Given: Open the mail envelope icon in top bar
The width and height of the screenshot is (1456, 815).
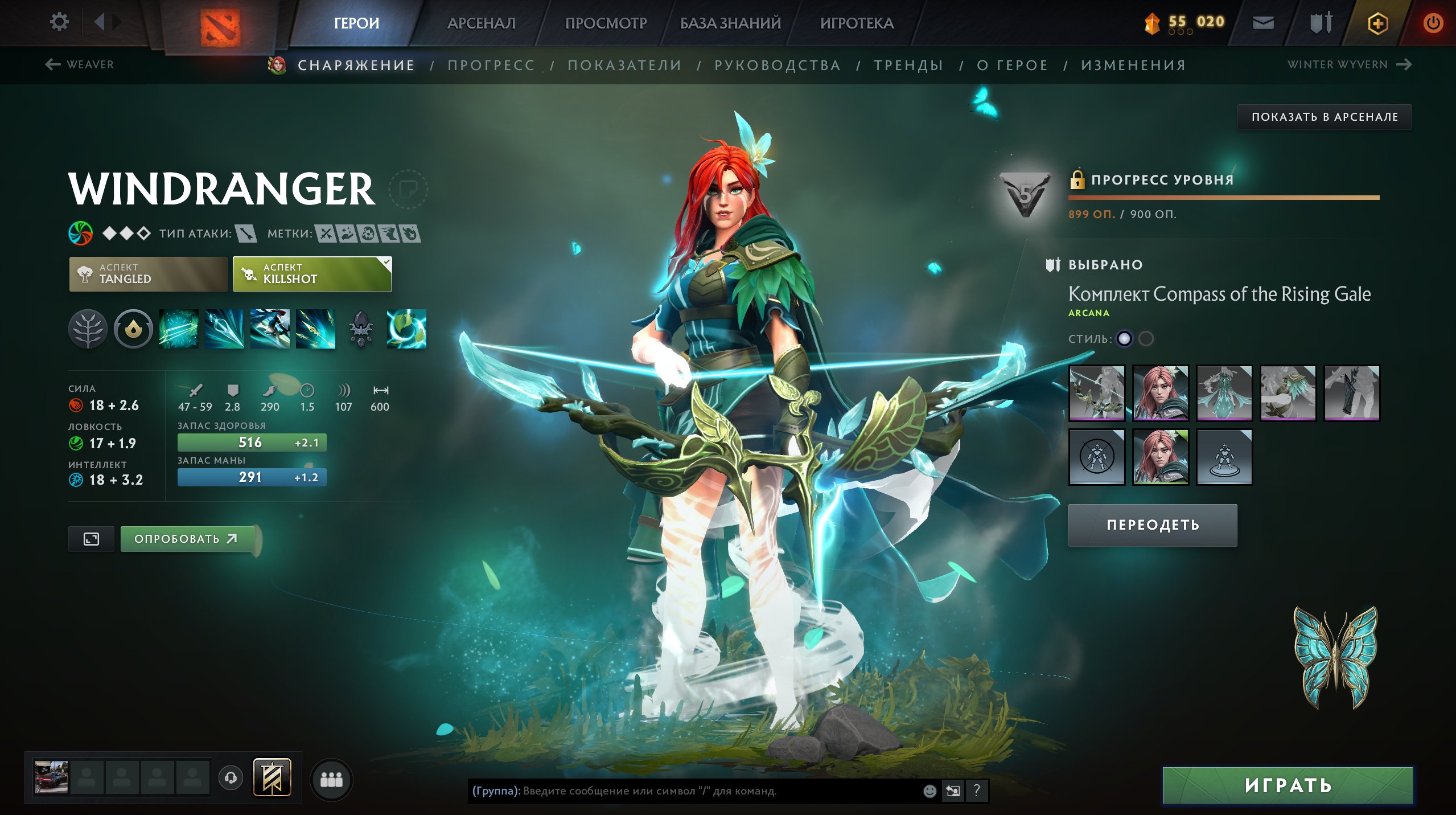Looking at the screenshot, I should click(1262, 23).
